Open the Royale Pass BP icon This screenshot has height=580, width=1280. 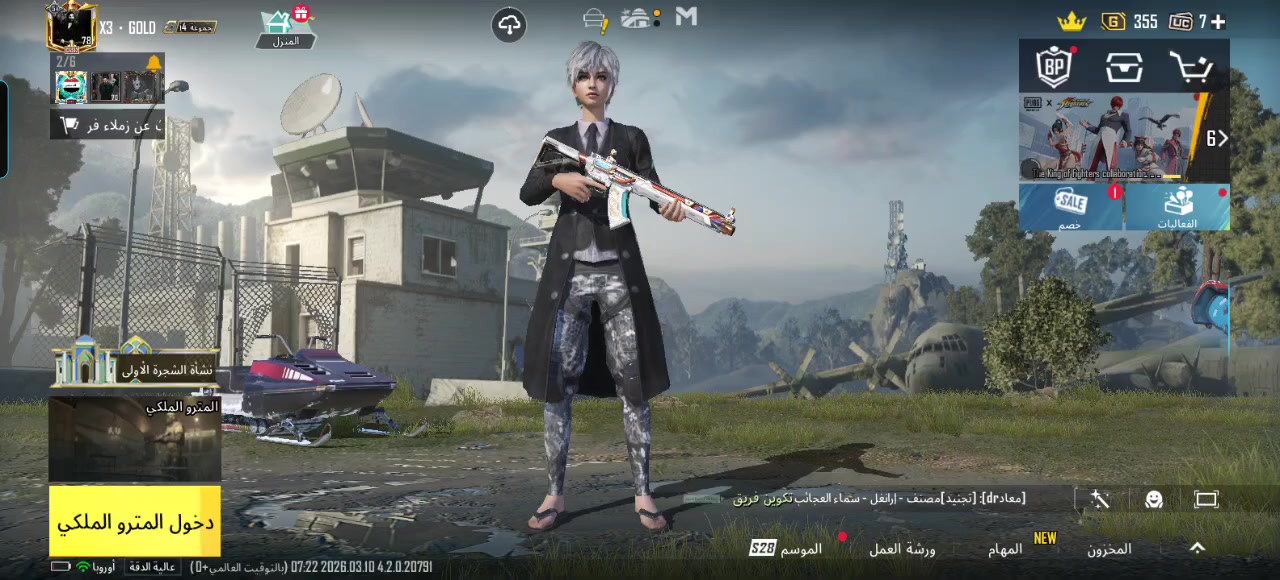[x=1054, y=67]
